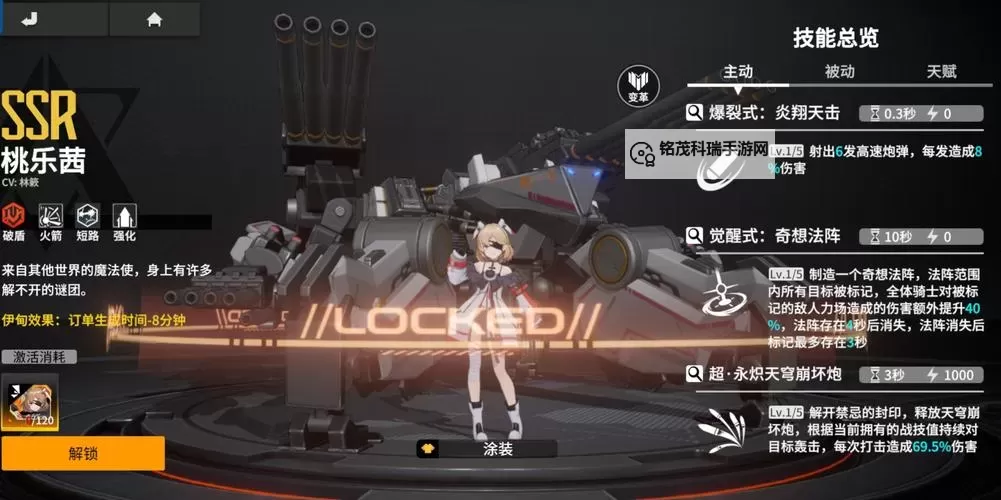Click the character shard activation item
This screenshot has height=500, width=1001.
(29, 401)
